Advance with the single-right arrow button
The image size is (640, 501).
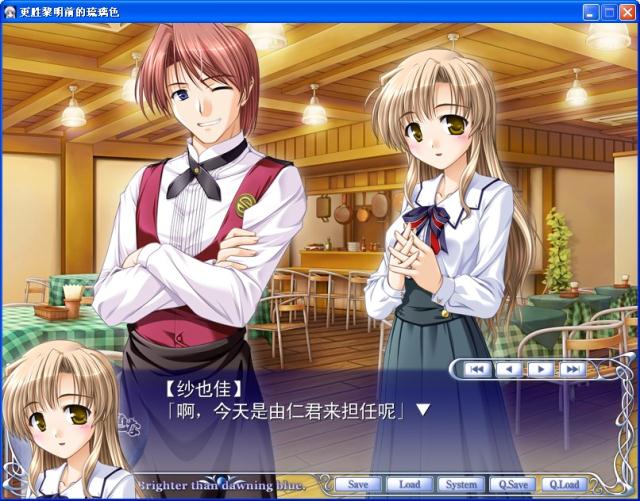[x=540, y=369]
